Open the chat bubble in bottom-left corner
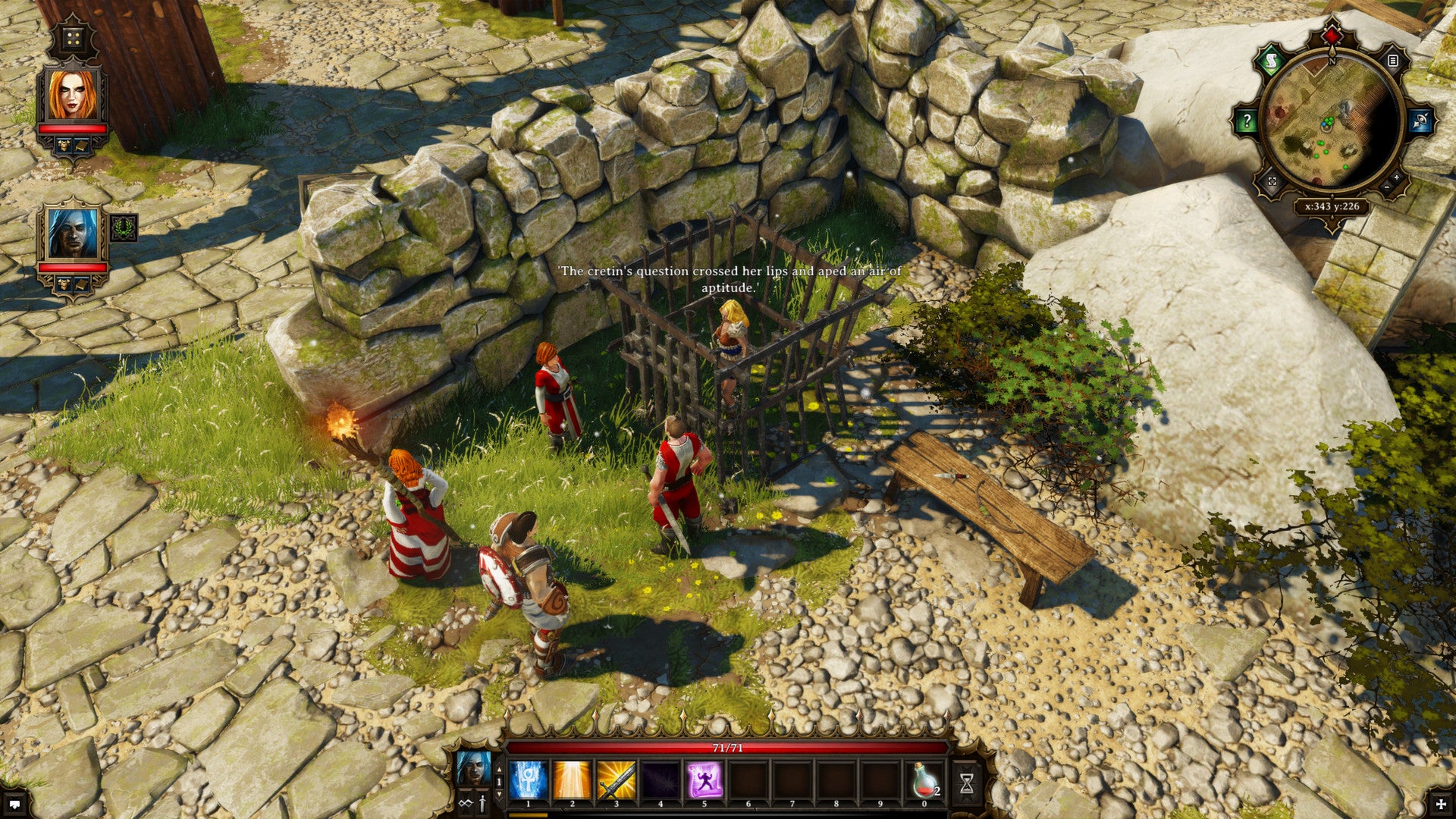The height and width of the screenshot is (819, 1456). coord(14,804)
